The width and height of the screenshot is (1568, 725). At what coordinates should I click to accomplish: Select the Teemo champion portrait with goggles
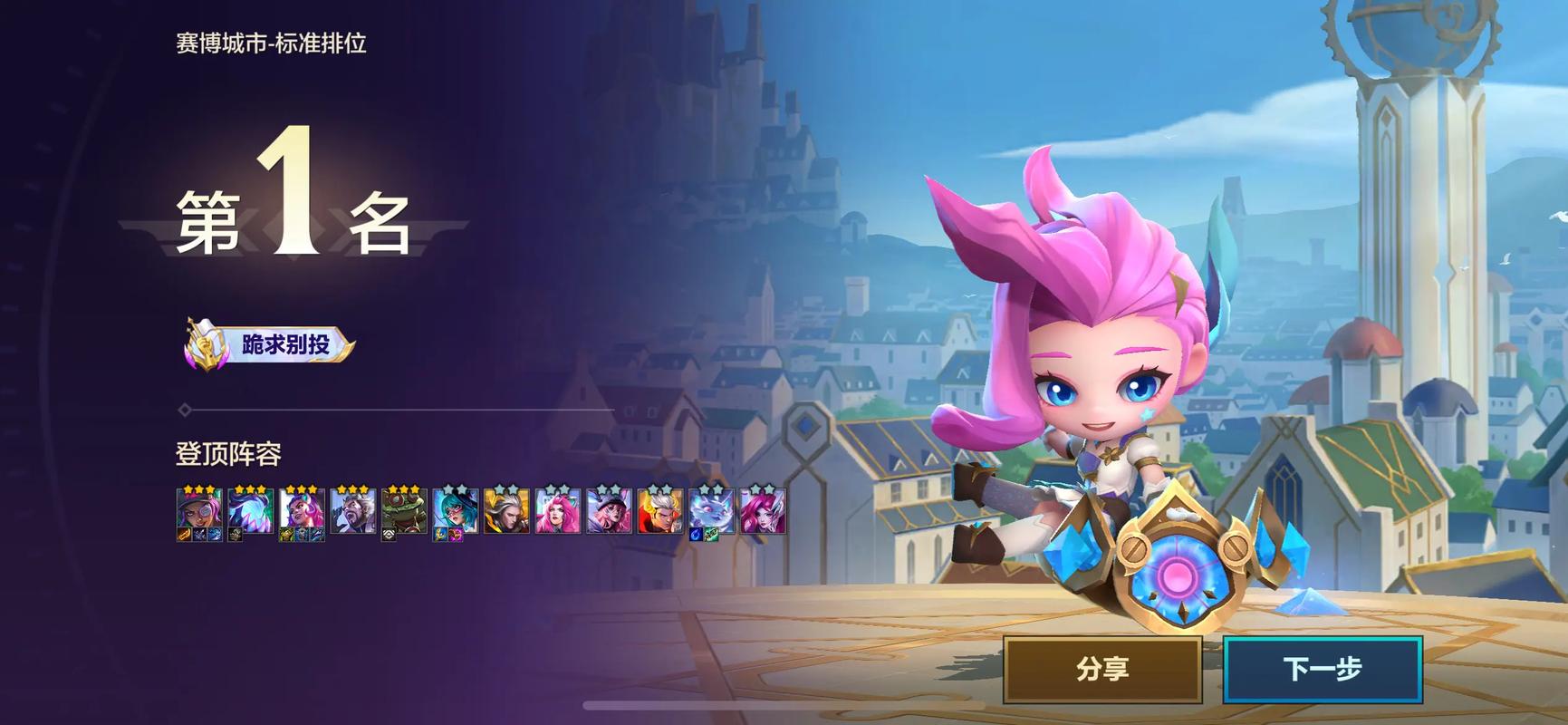tap(403, 510)
